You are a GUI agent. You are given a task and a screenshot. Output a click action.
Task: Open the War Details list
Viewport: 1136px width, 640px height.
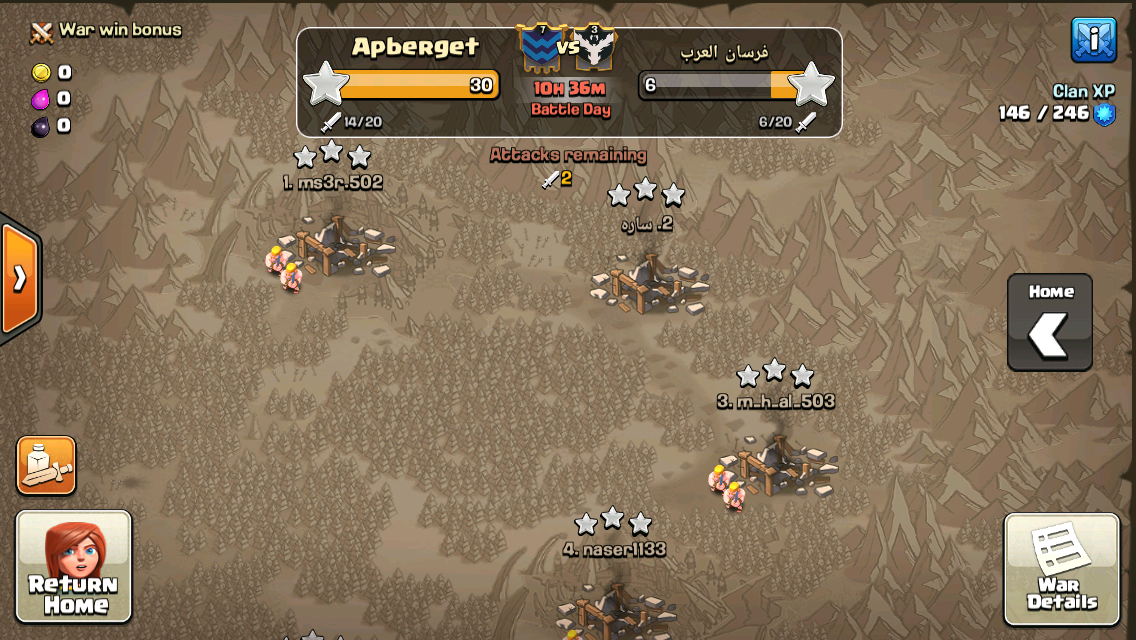pos(1061,569)
